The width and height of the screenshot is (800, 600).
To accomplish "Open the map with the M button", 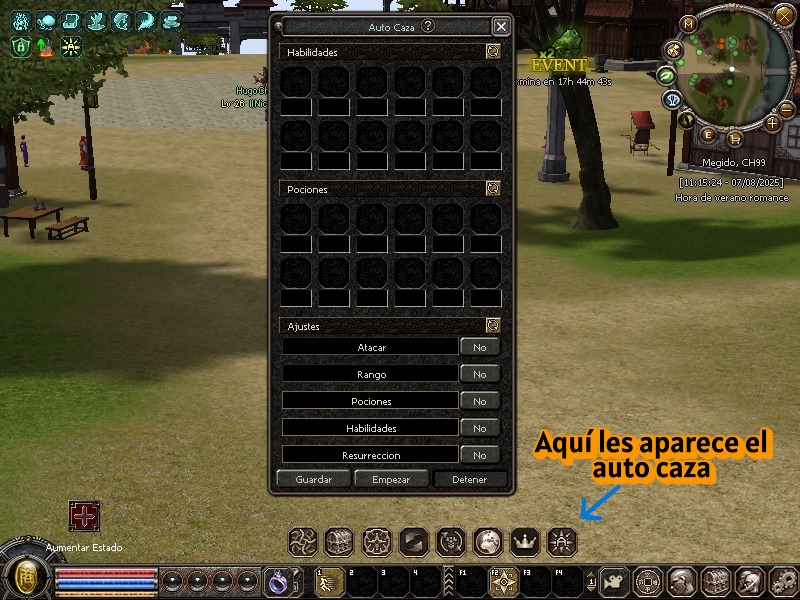I will (x=688, y=23).
